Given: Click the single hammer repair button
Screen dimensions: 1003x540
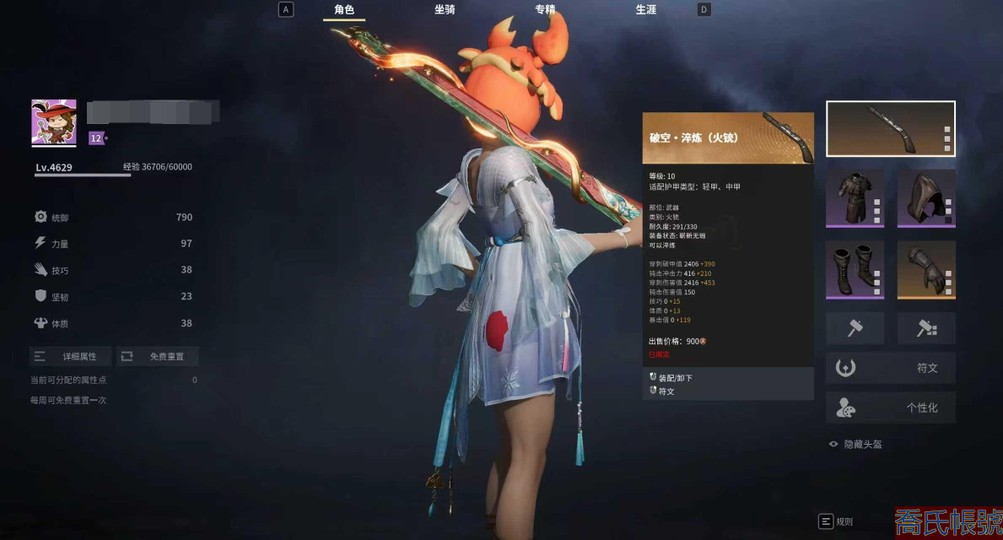Looking at the screenshot, I should [x=855, y=328].
